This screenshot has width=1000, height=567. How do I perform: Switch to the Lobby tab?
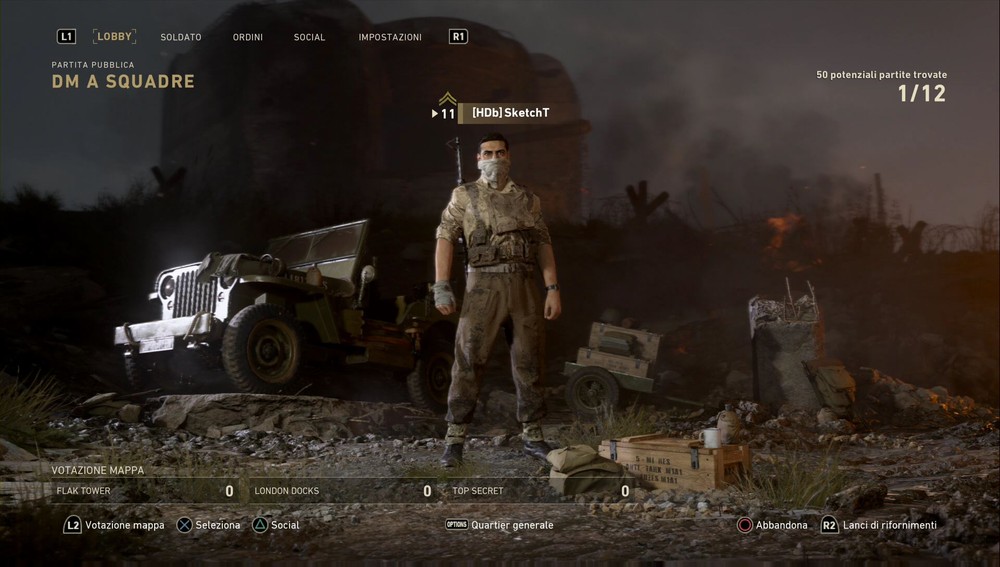(x=115, y=37)
